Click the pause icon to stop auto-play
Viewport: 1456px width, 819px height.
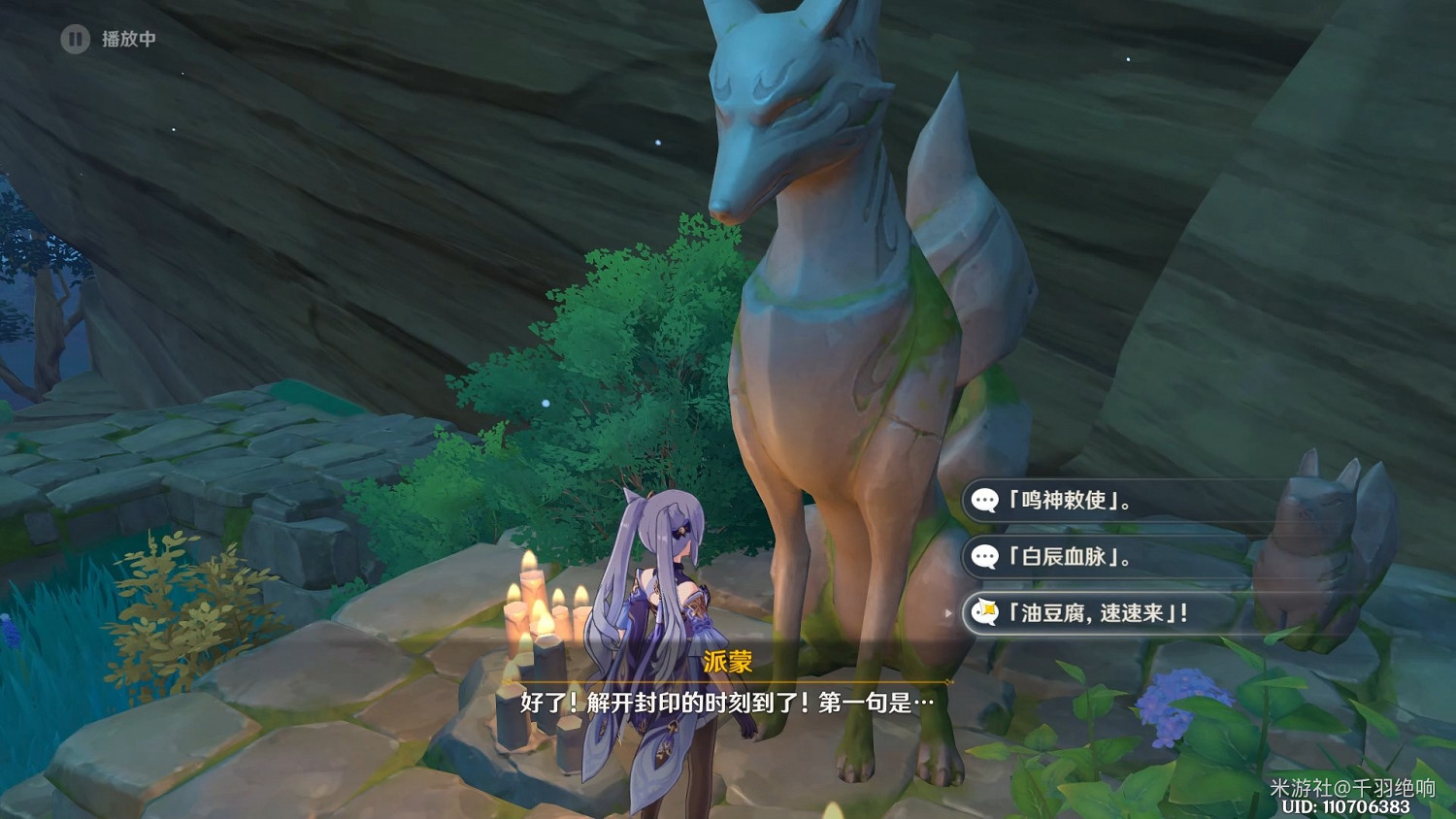tap(74, 41)
